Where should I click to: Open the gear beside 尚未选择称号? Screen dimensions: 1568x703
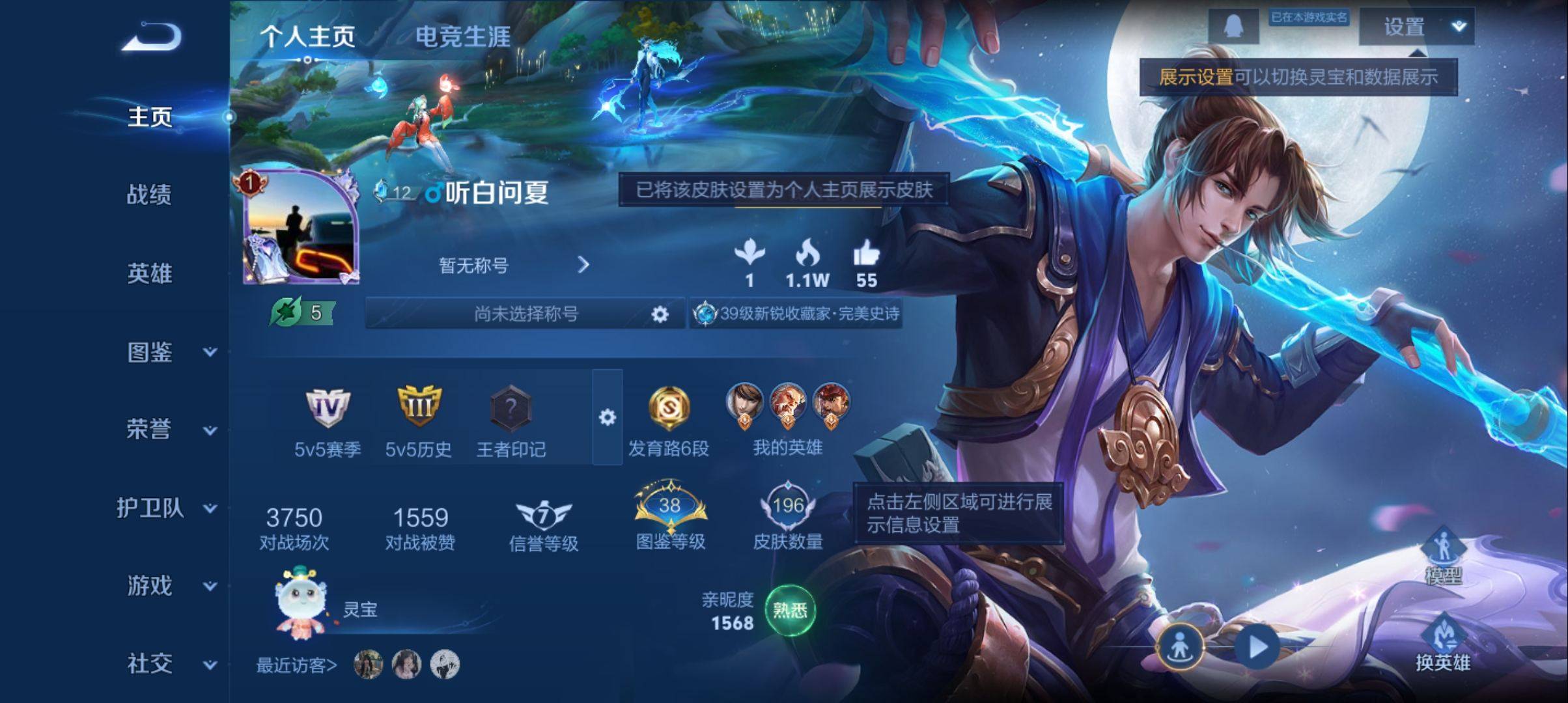click(659, 315)
